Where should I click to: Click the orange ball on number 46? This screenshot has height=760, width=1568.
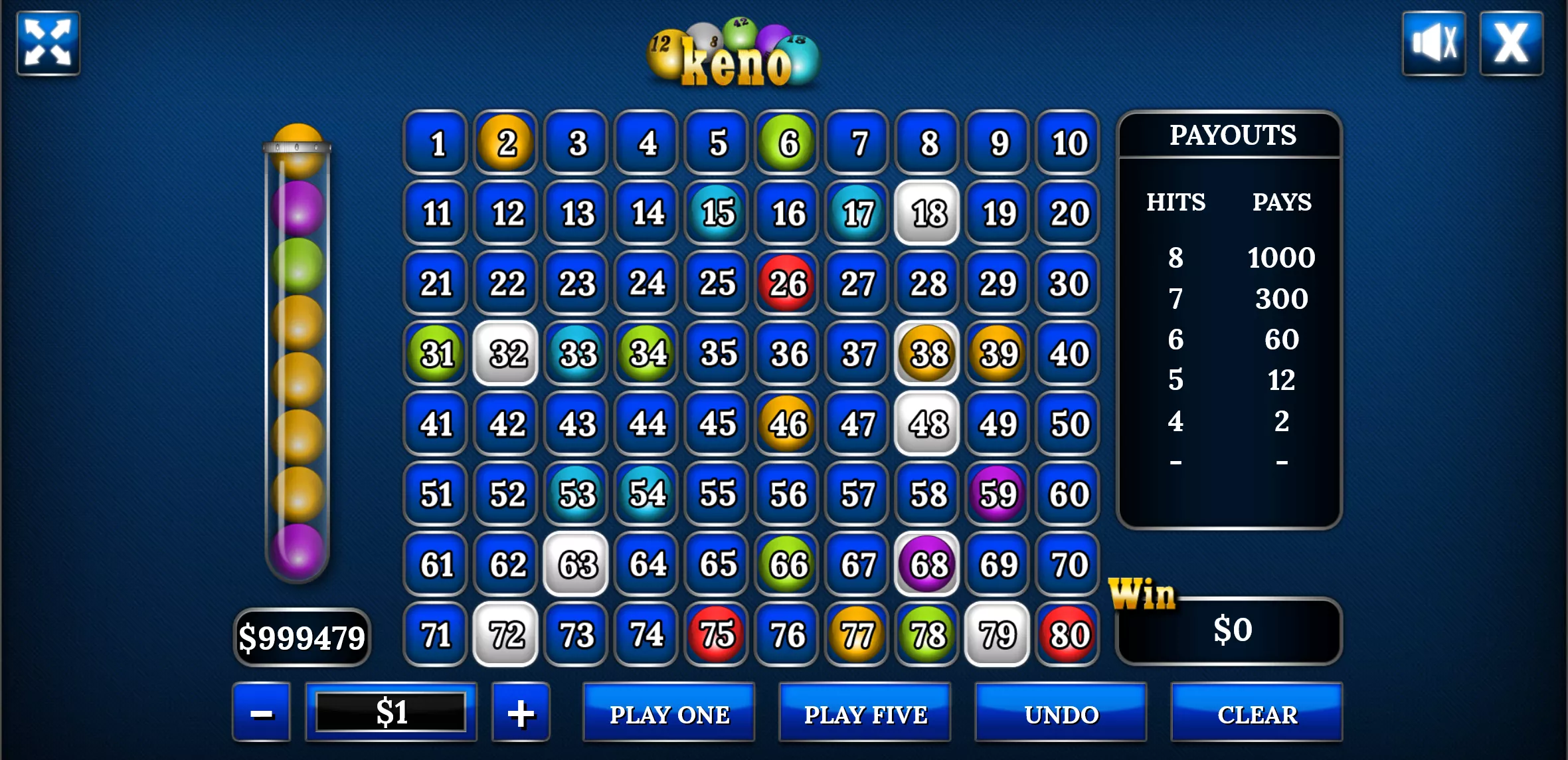[786, 424]
